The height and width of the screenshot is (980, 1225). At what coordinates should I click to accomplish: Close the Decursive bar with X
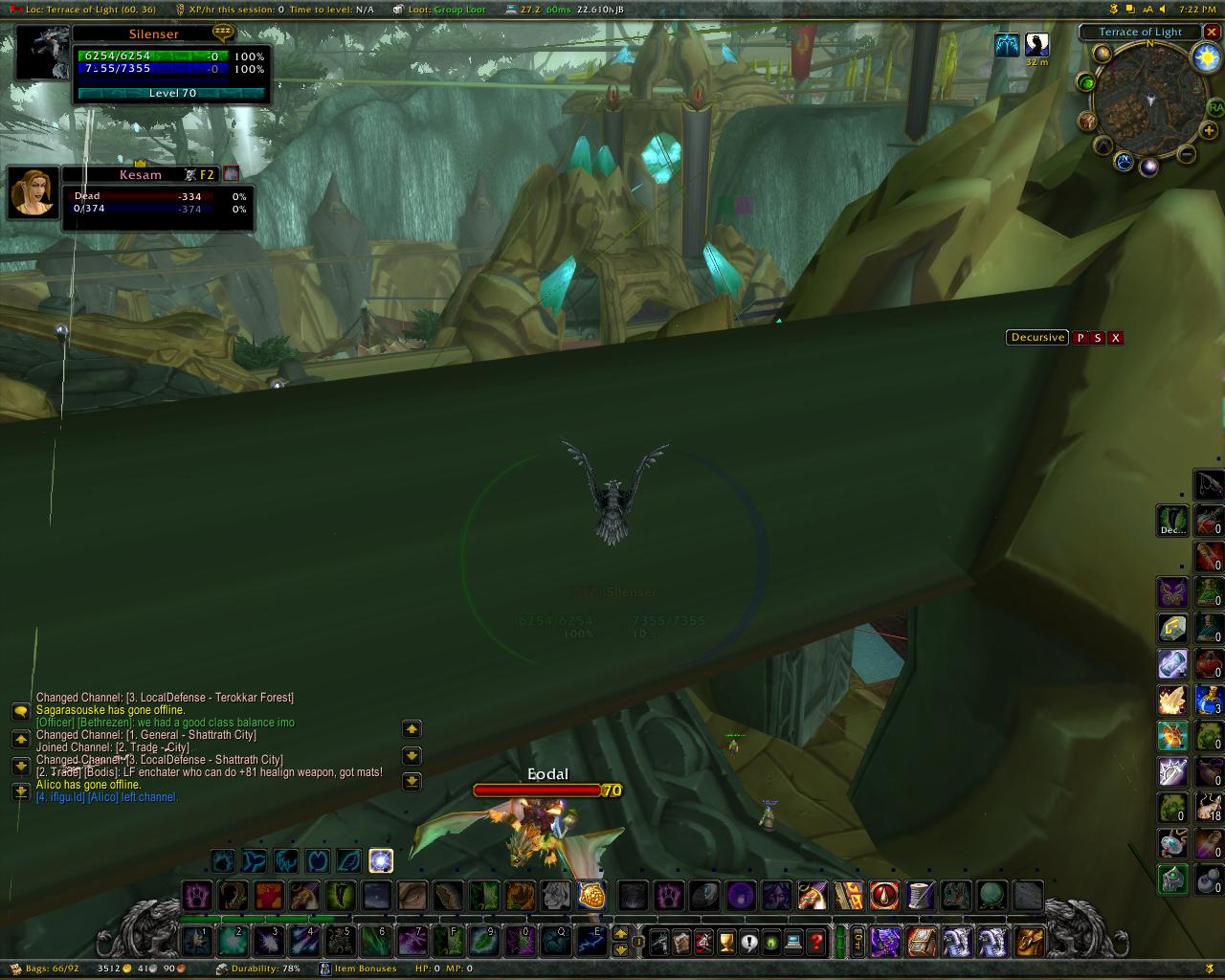[1116, 338]
